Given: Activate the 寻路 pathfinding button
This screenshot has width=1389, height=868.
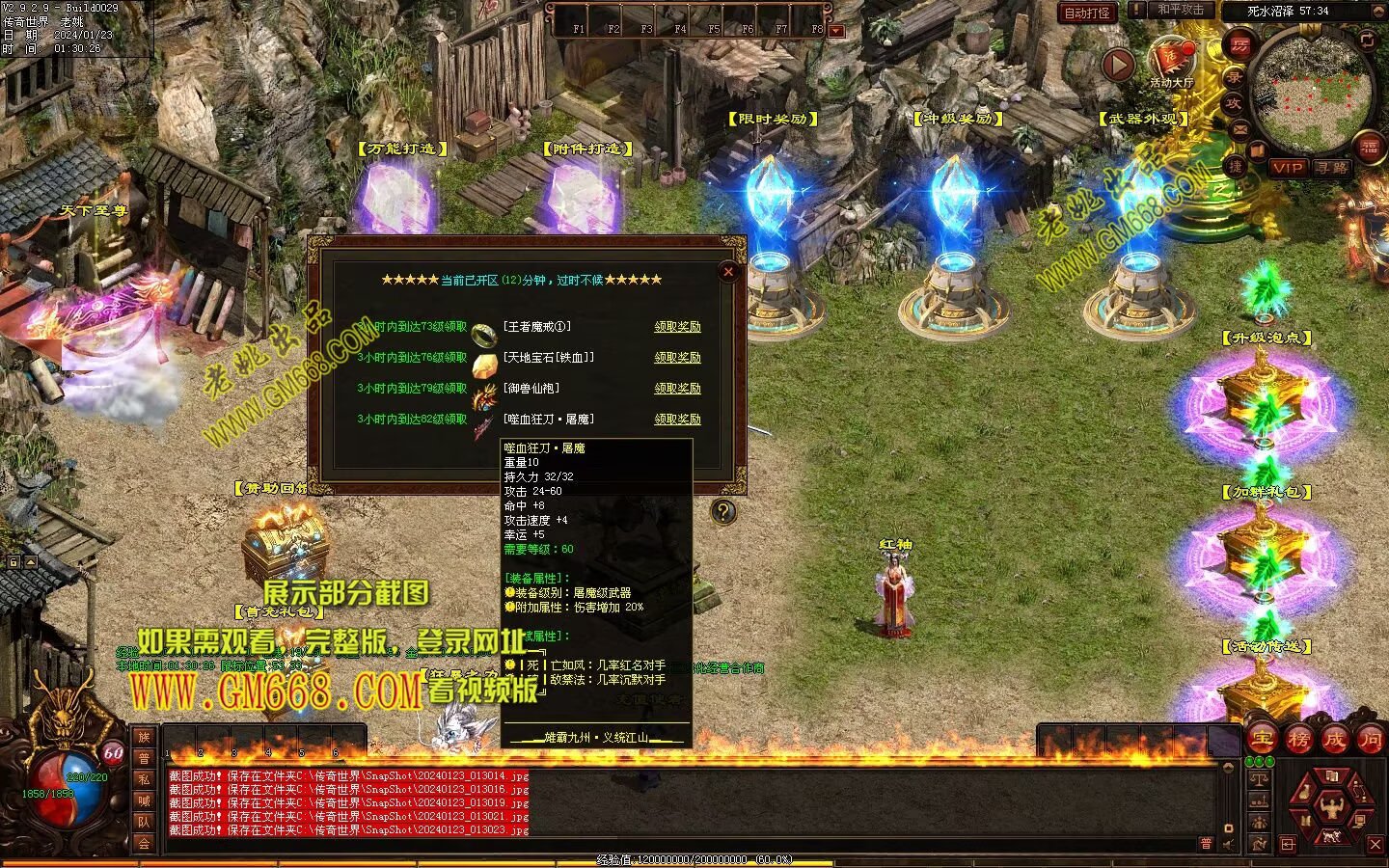Looking at the screenshot, I should tap(1332, 168).
